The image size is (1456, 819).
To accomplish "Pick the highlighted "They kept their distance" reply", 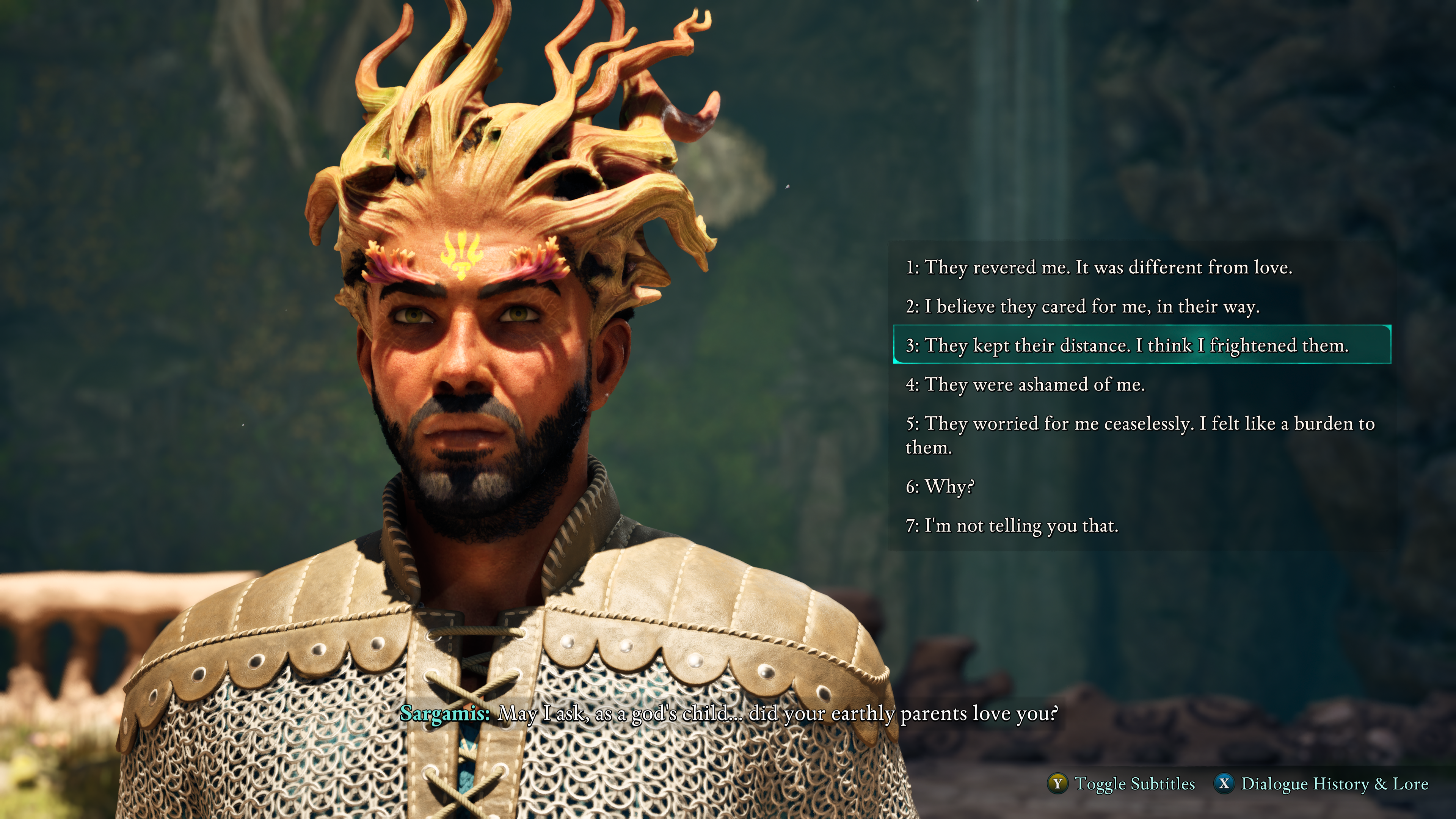I will [1127, 345].
